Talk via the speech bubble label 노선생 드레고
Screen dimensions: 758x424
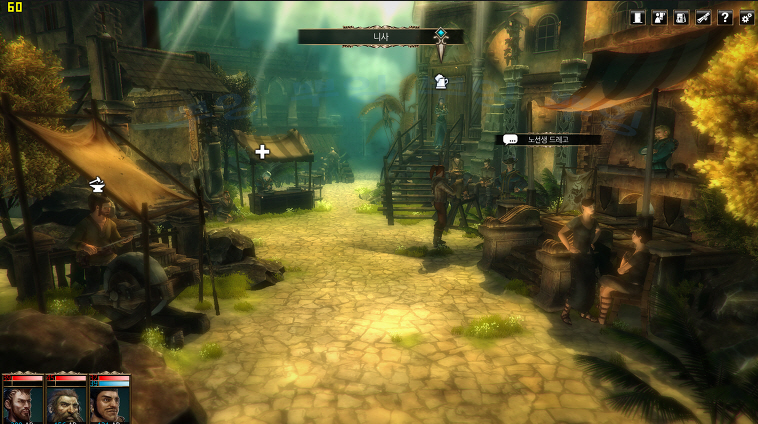click(x=548, y=140)
